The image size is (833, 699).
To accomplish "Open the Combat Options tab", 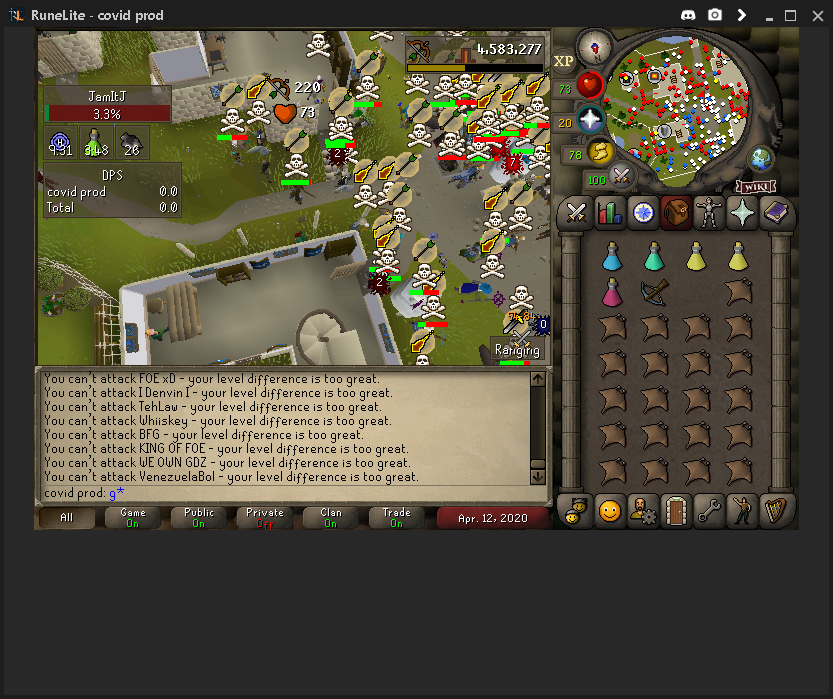I will tap(576, 212).
